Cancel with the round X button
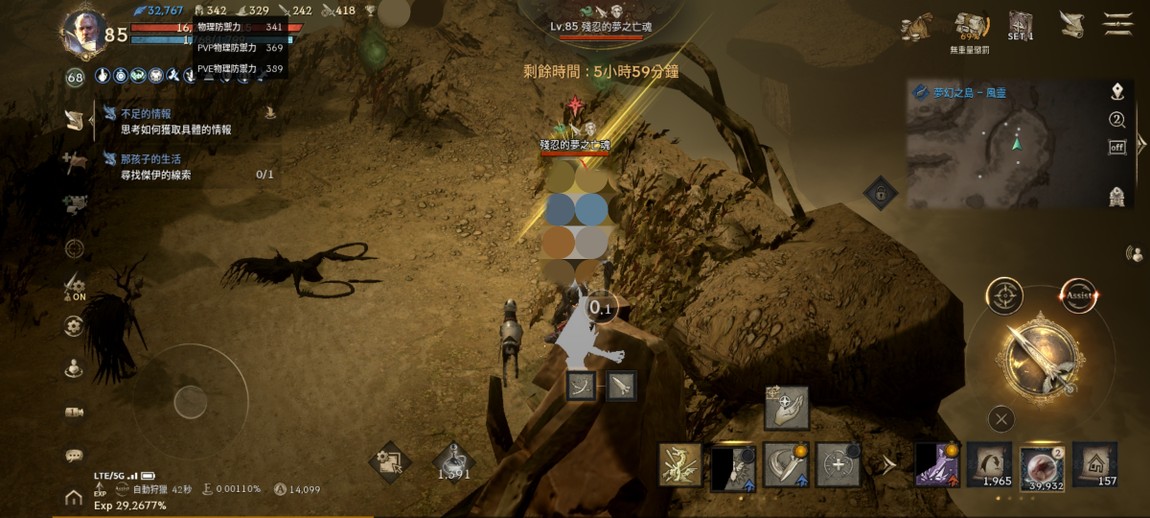 point(1000,419)
